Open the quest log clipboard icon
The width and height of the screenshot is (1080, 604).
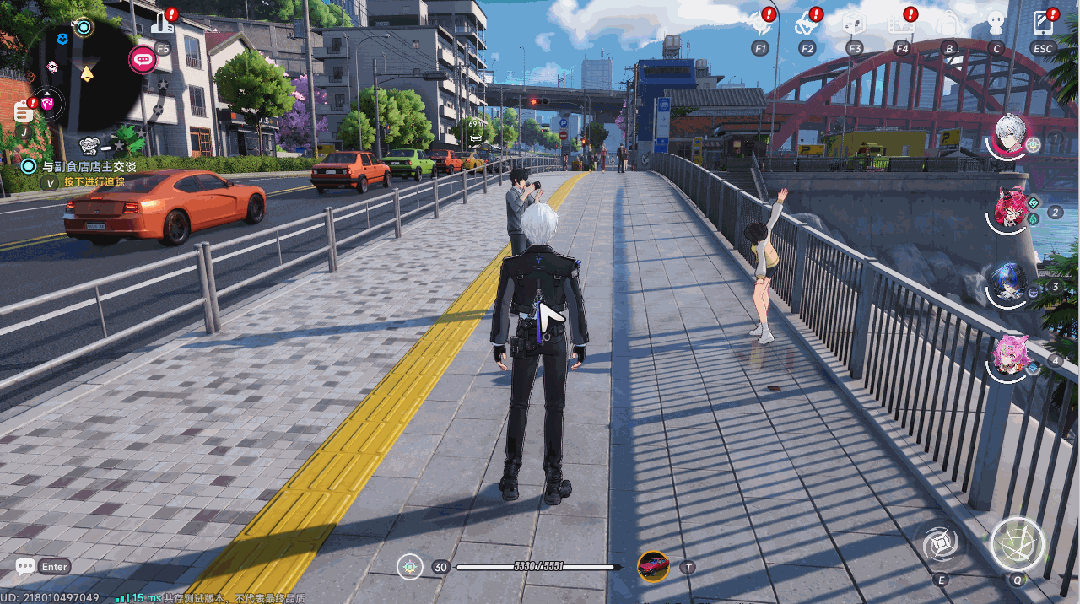point(22,111)
